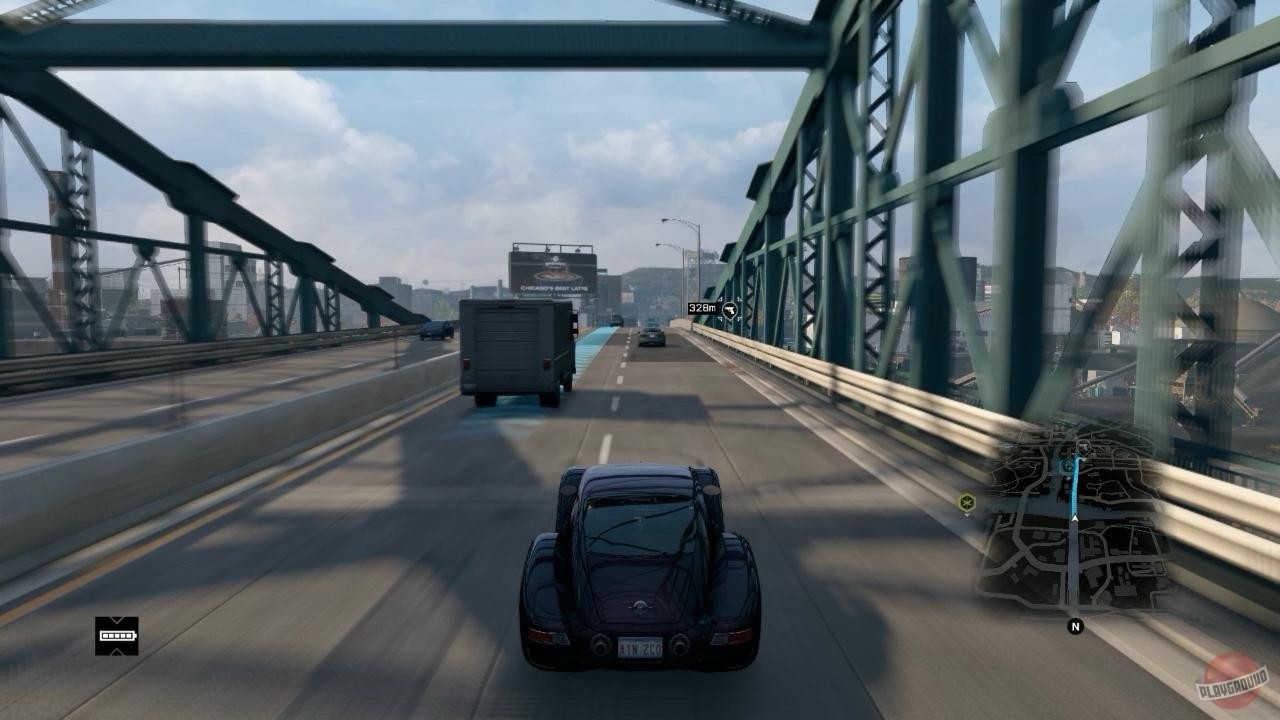Image resolution: width=1280 pixels, height=720 pixels.
Task: Click the Chicago's Best Latte billboard
Action: click(553, 270)
